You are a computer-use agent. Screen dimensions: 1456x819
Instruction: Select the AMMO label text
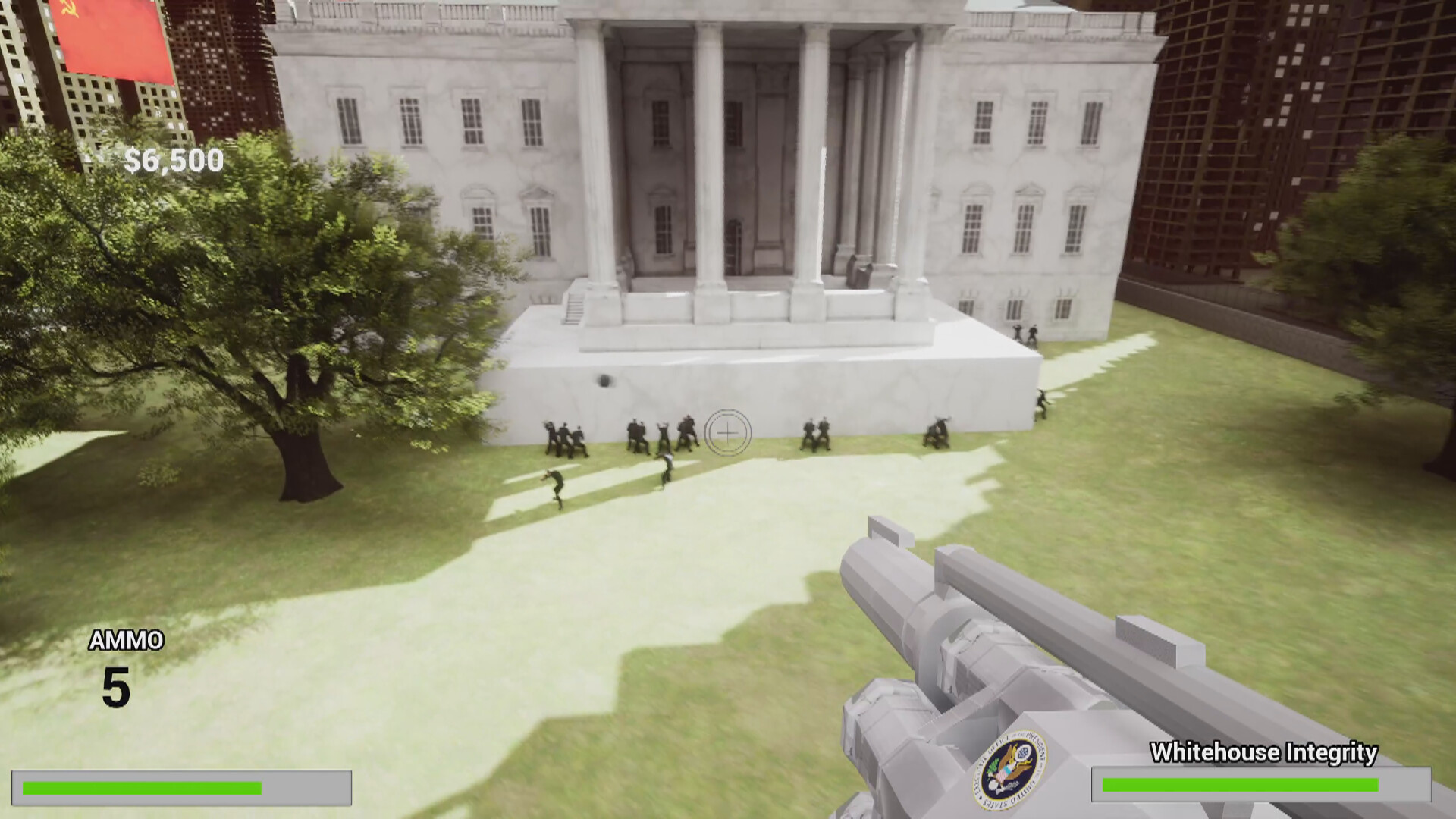coord(125,641)
